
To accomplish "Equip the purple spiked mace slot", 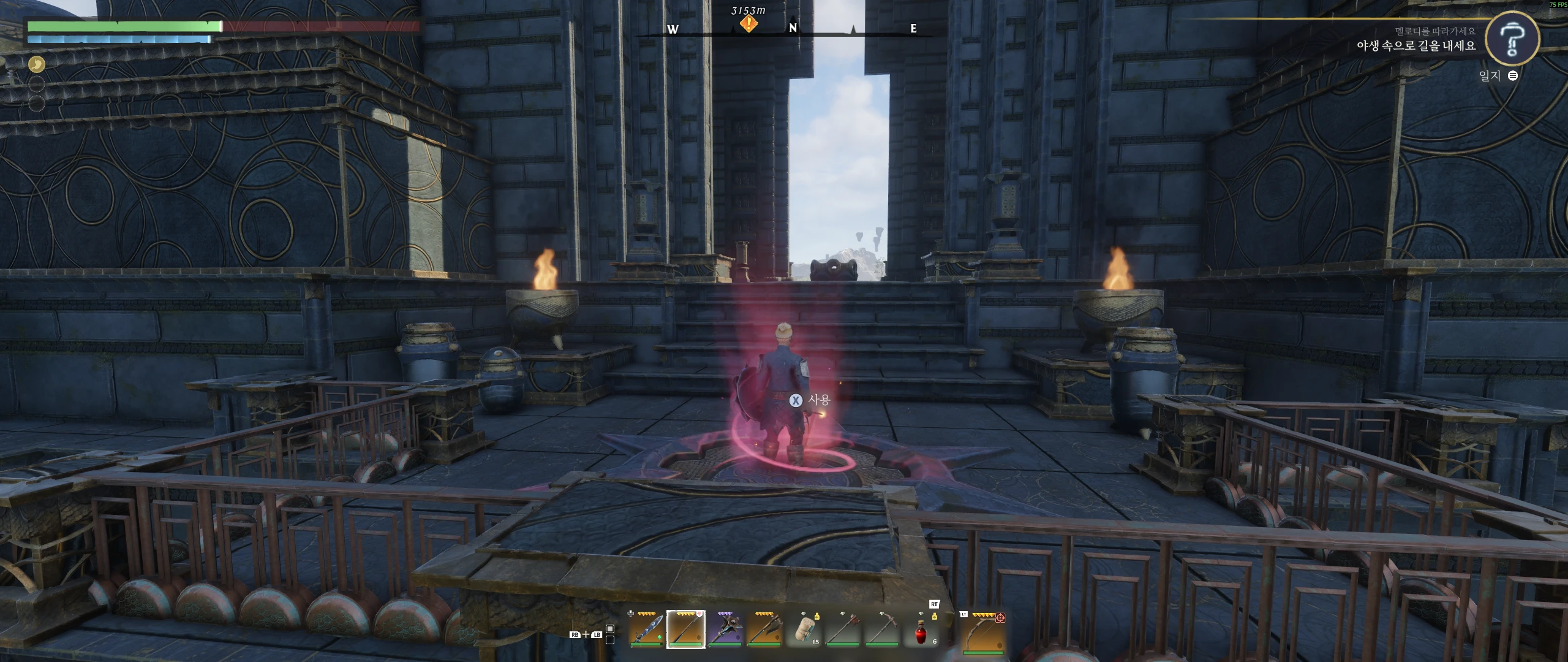I will (x=725, y=630).
